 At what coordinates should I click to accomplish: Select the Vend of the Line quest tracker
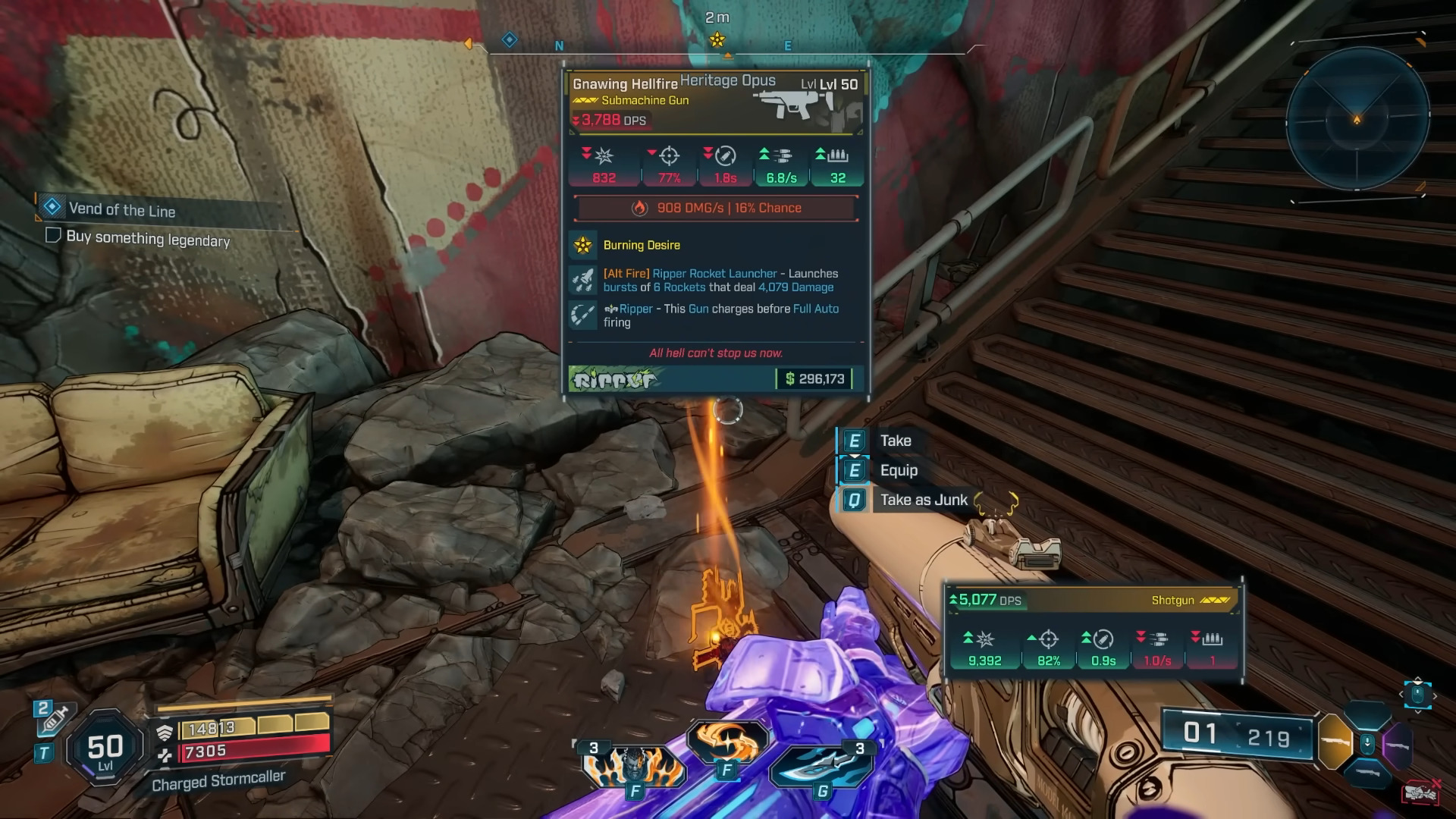[121, 209]
